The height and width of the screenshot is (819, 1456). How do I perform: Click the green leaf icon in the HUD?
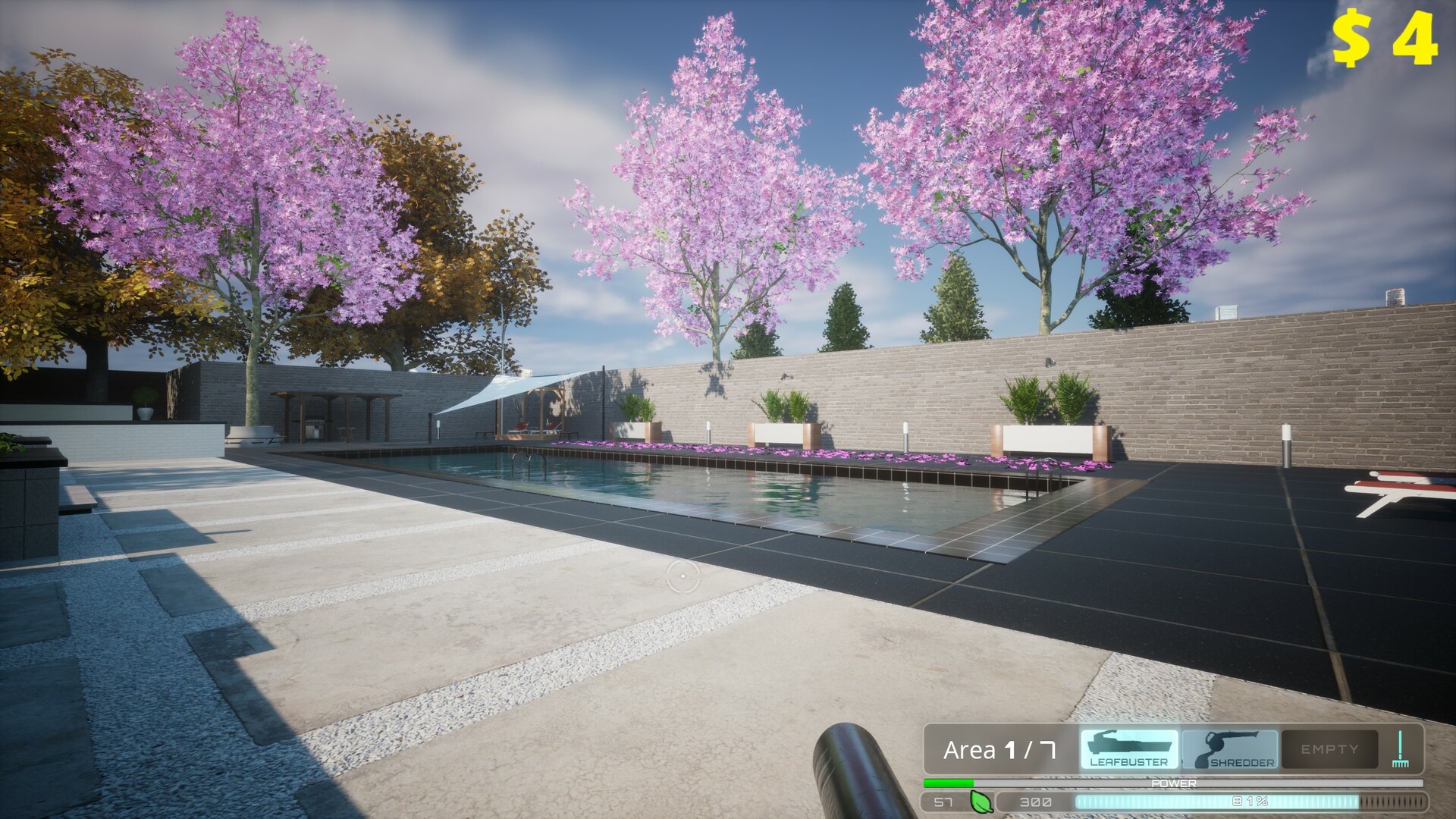(981, 802)
